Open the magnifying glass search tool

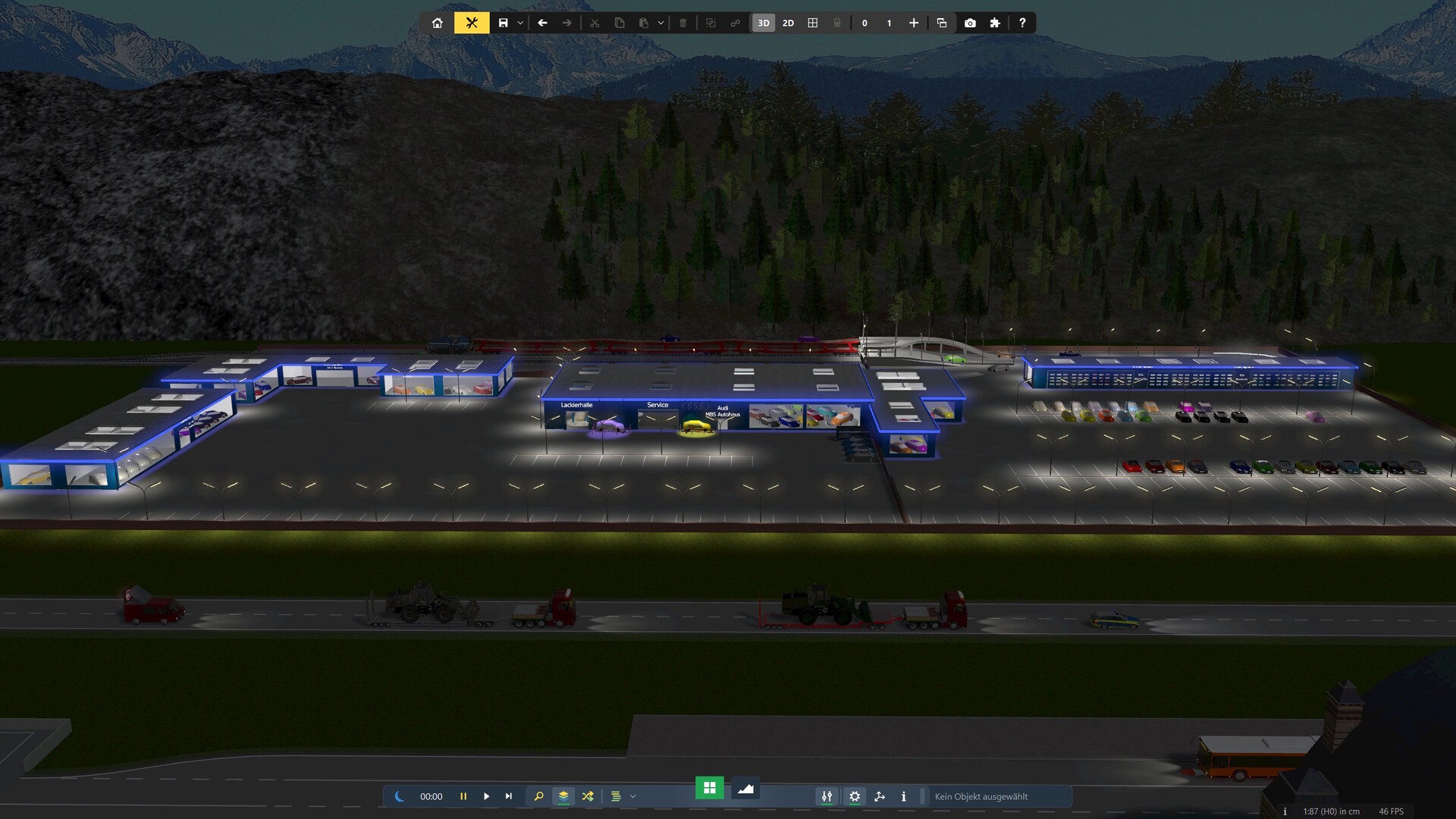pyautogui.click(x=538, y=796)
